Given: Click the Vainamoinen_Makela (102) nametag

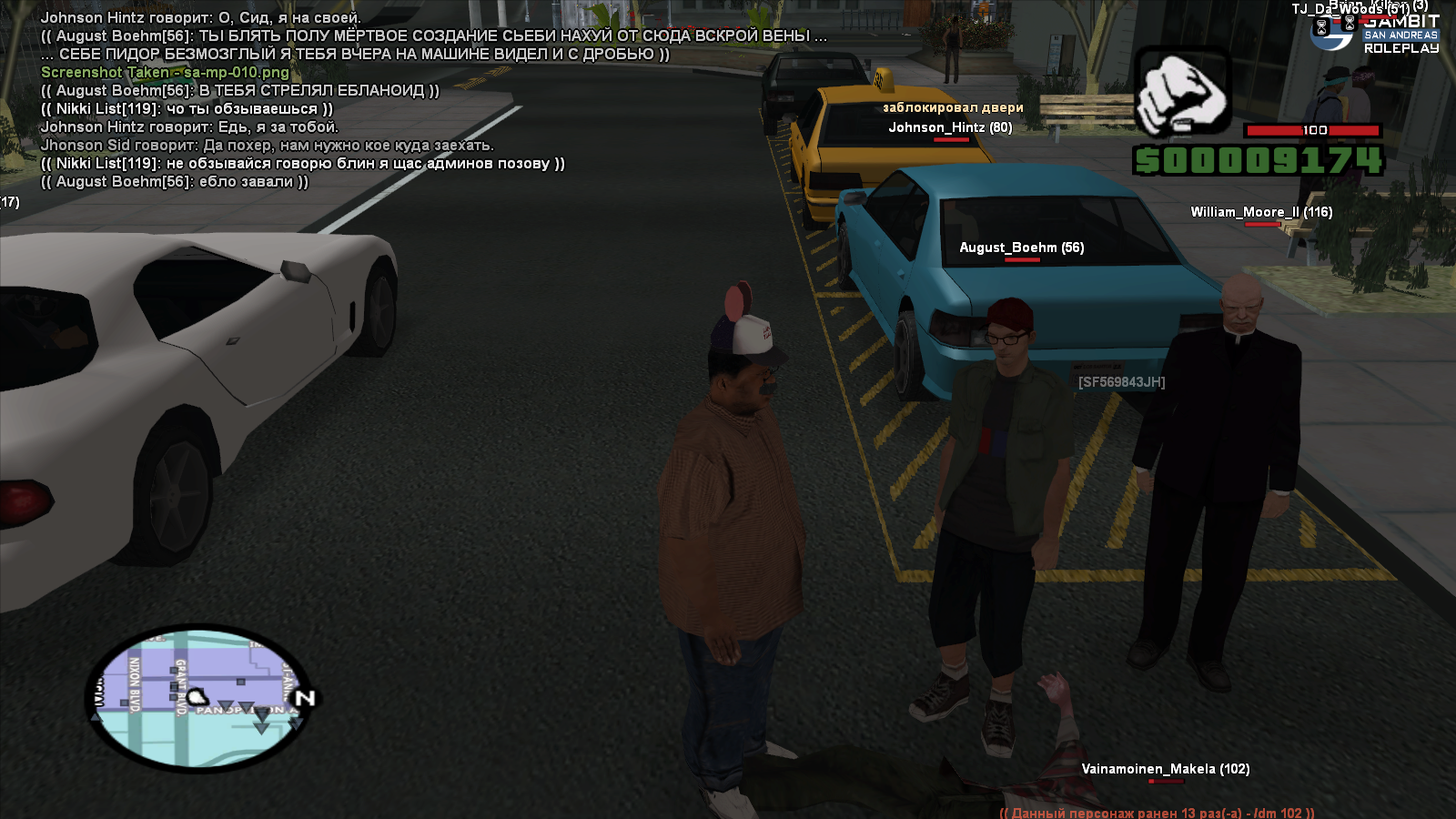Looking at the screenshot, I should tap(1165, 769).
